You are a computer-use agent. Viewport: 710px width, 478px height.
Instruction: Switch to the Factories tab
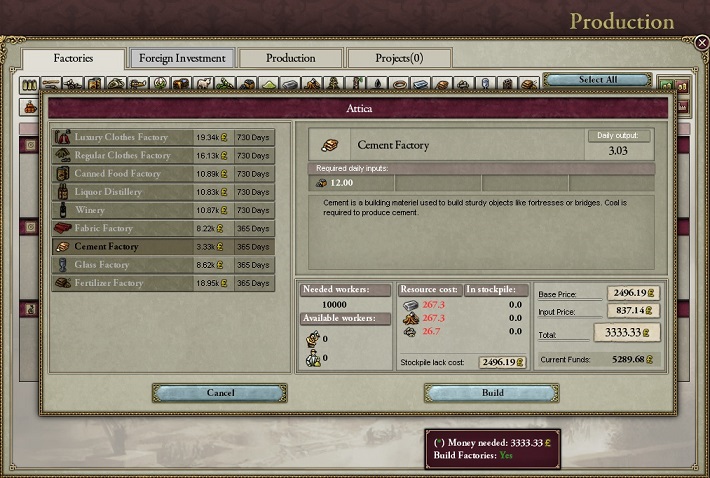[x=74, y=58]
